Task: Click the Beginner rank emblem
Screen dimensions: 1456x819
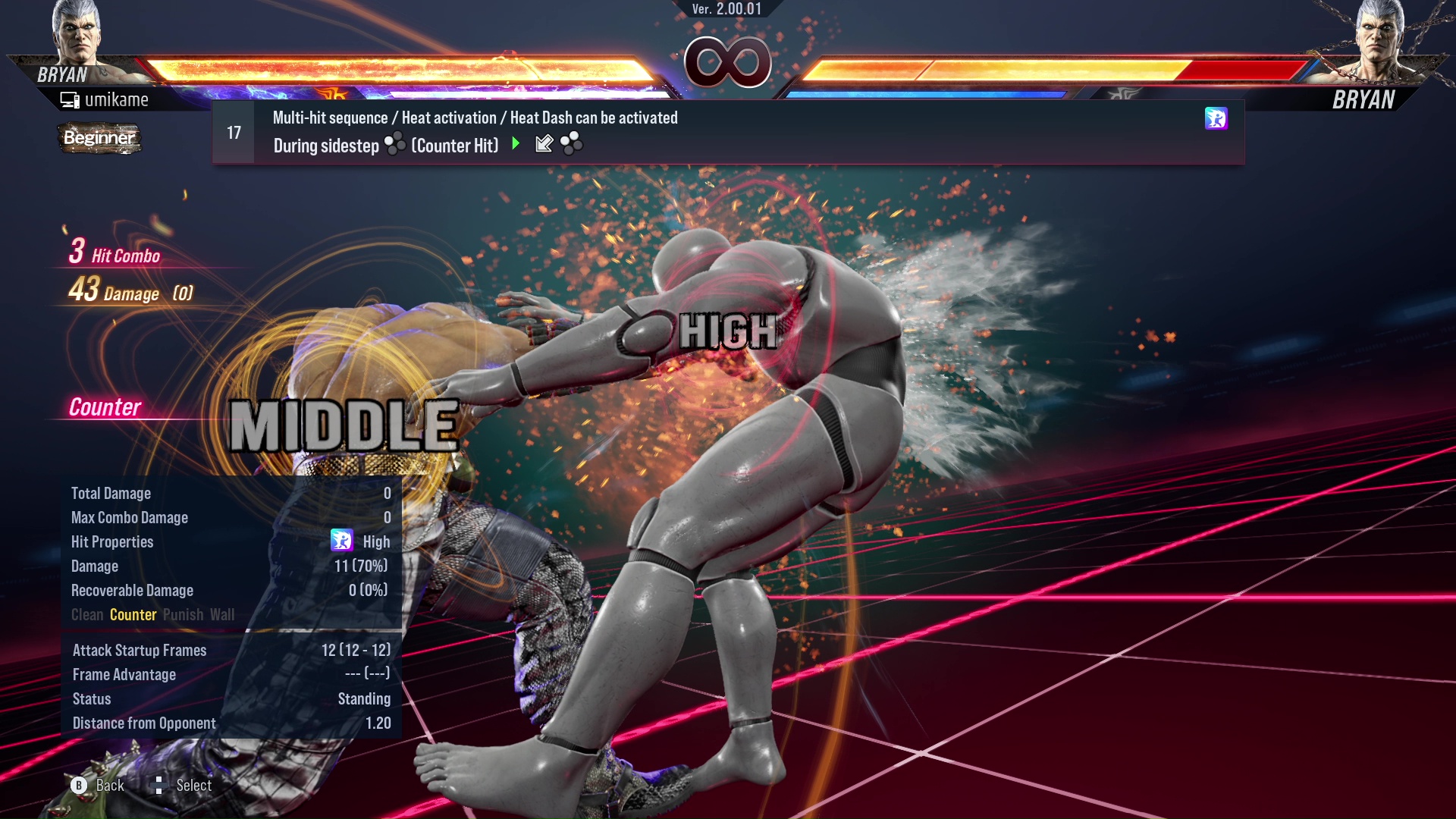Action: point(99,139)
